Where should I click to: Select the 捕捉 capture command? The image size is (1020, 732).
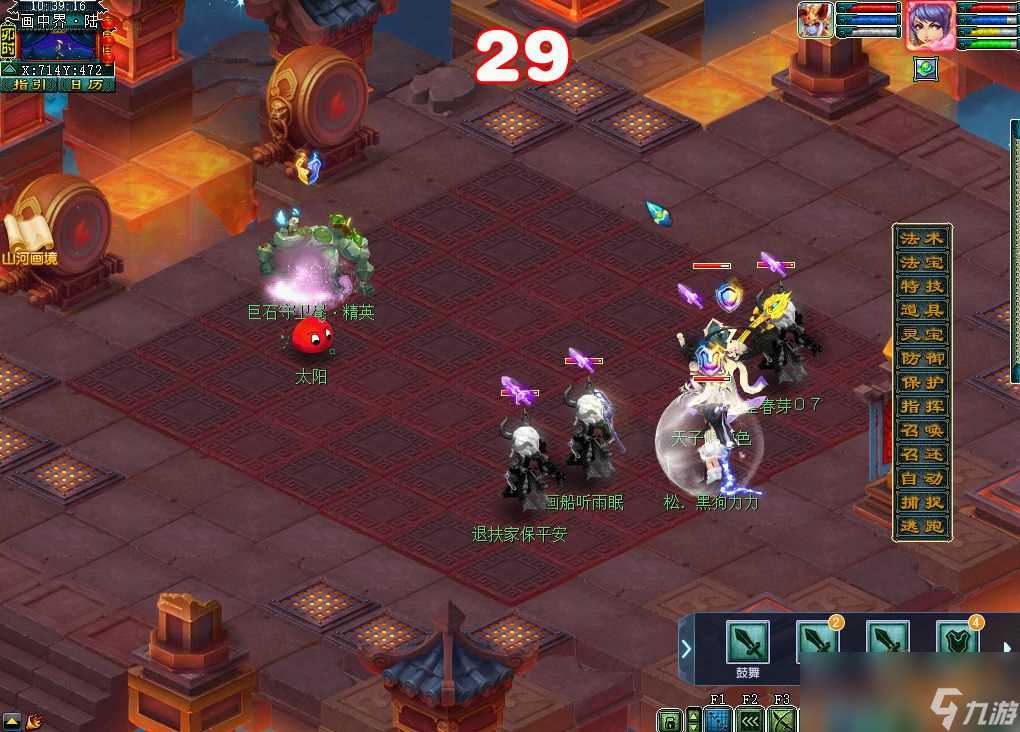pos(921,503)
